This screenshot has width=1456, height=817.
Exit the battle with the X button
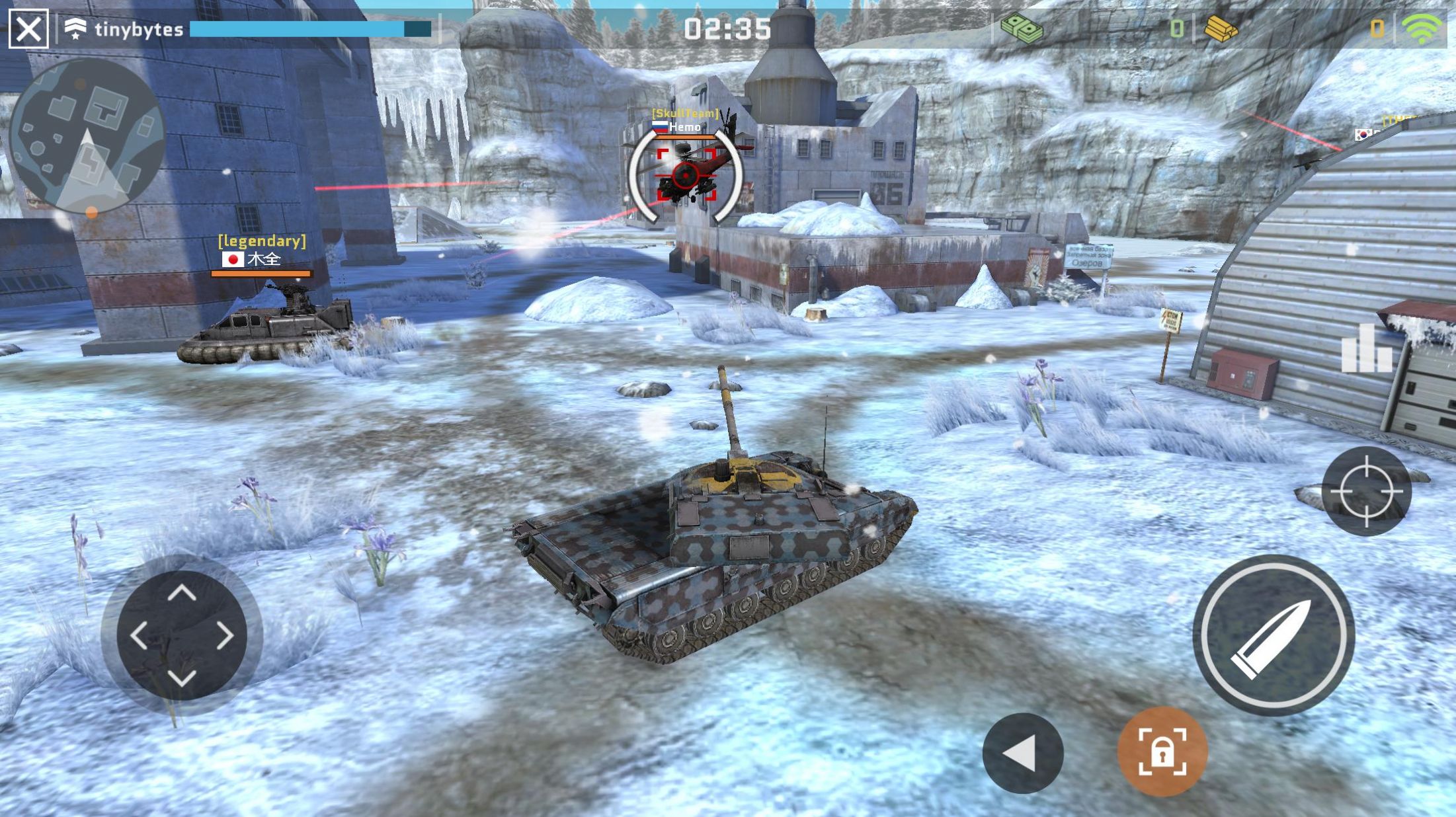click(28, 28)
